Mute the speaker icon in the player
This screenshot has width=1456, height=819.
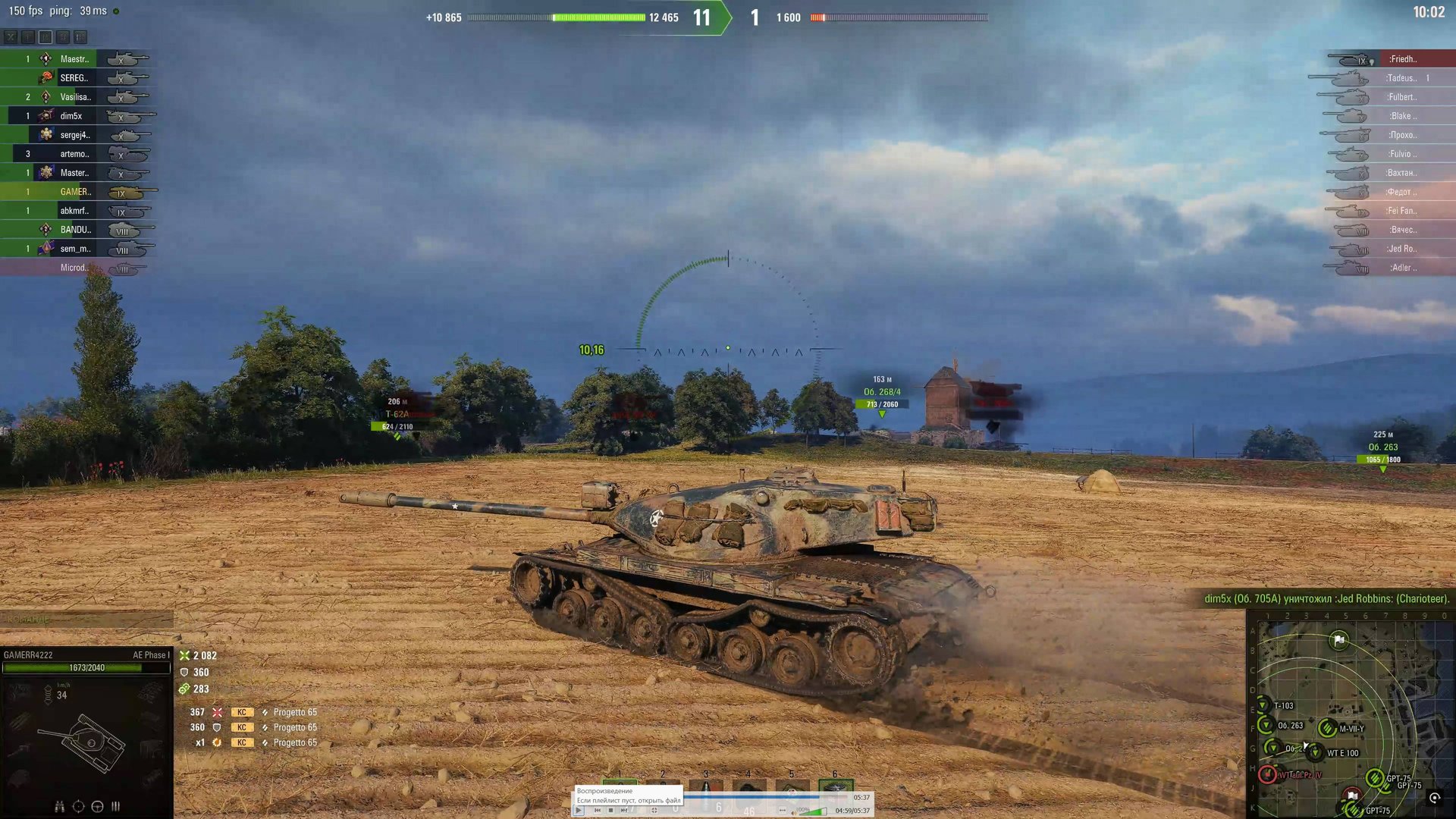tap(793, 811)
